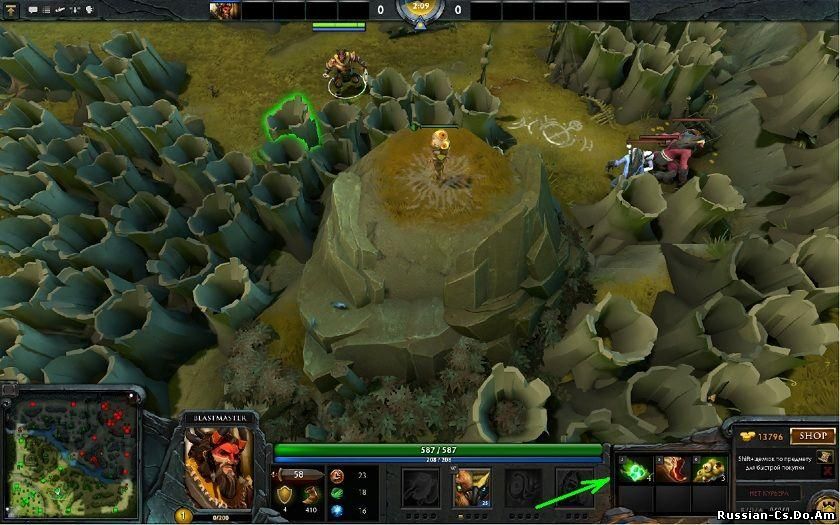Use the yellow-green inventory item
This screenshot has width=840, height=525.
coord(709,472)
